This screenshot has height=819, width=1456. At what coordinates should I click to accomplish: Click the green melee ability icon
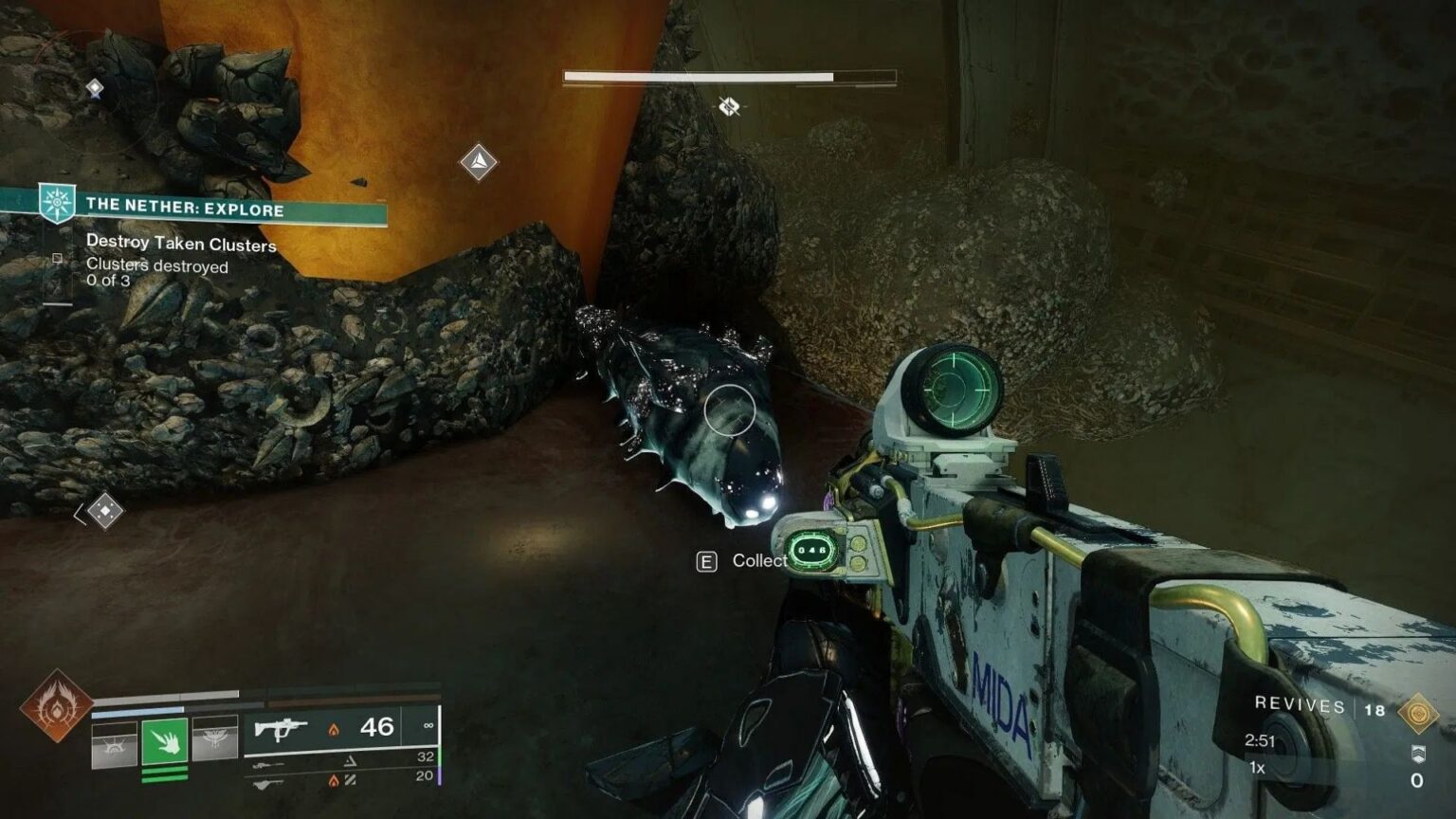(164, 742)
